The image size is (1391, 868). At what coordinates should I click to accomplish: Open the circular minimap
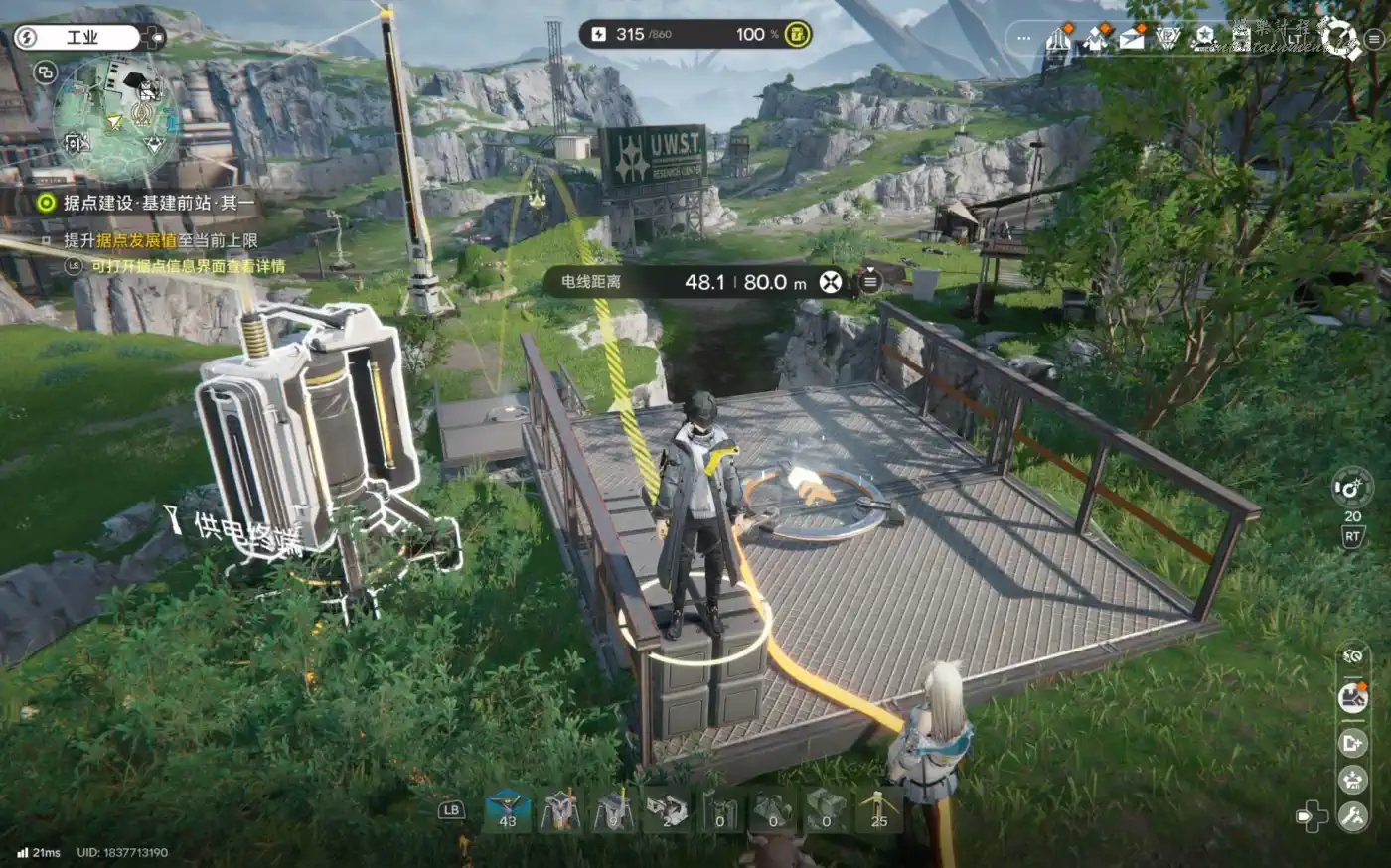click(115, 118)
